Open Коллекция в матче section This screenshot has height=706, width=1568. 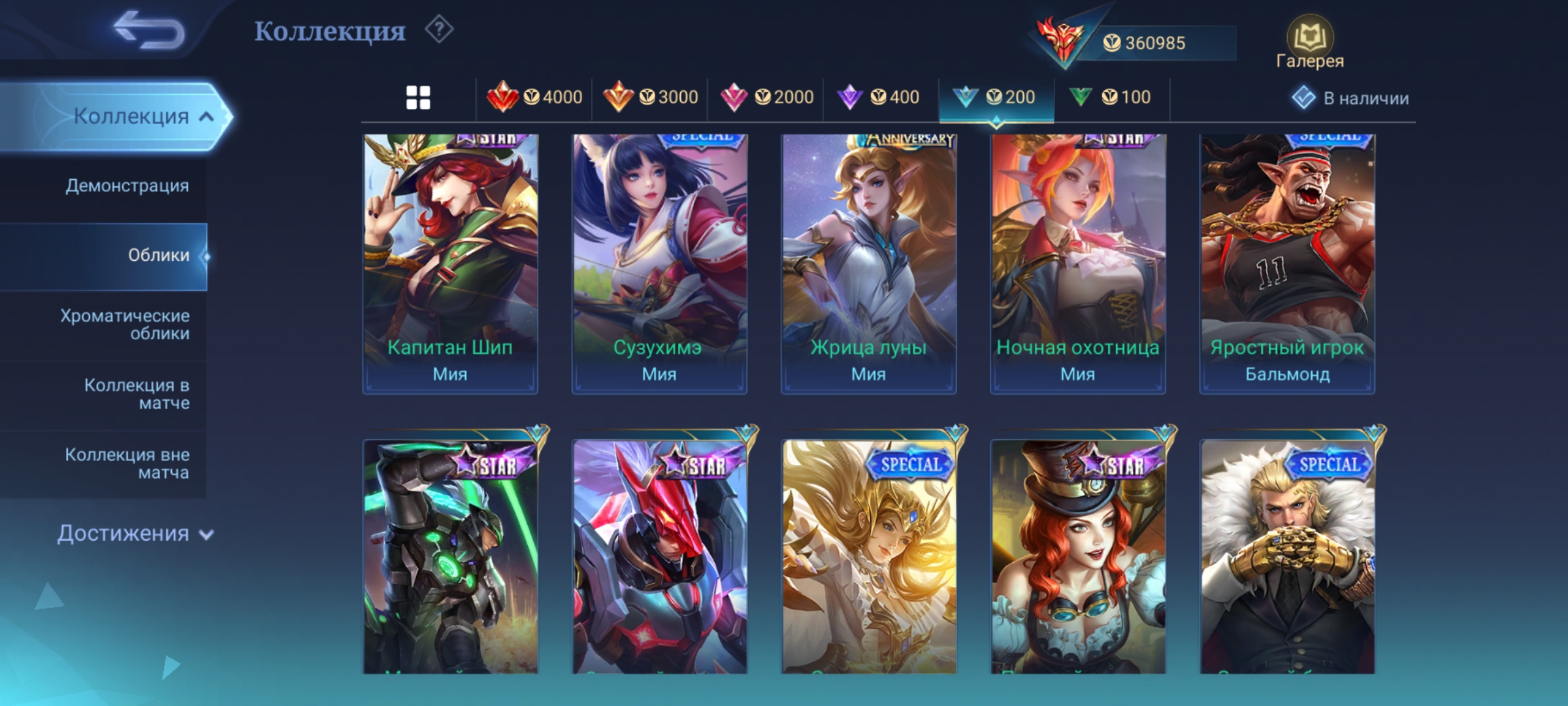pos(137,394)
